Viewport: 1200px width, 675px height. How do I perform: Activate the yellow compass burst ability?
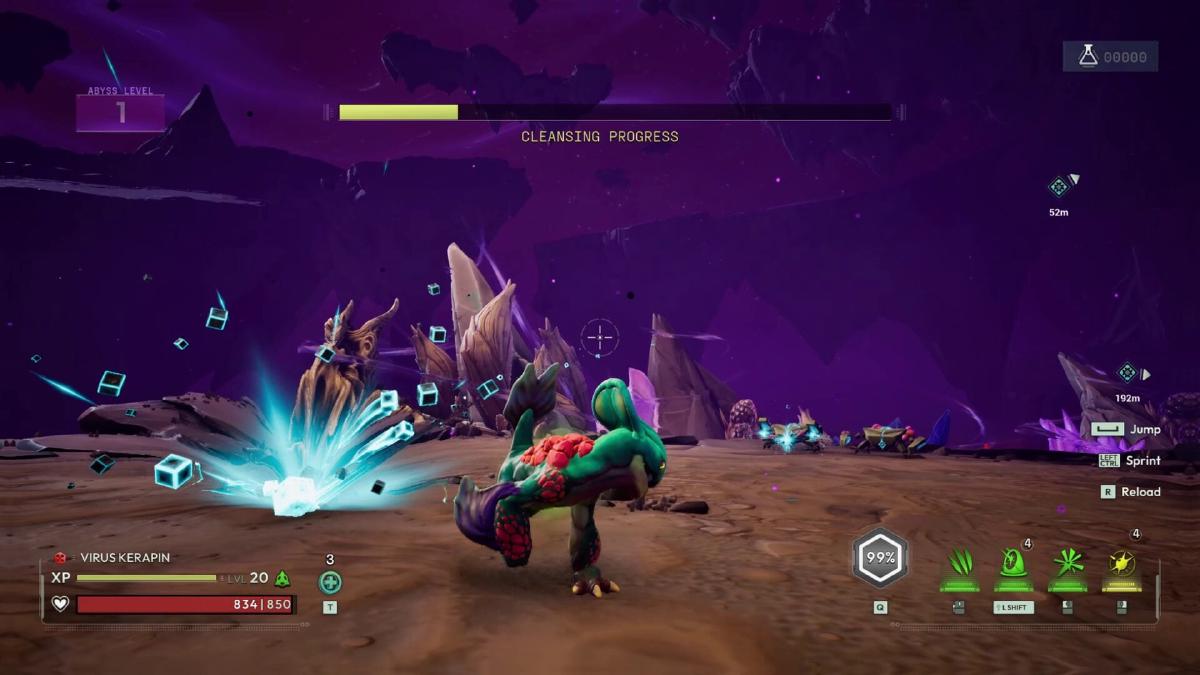1121,565
